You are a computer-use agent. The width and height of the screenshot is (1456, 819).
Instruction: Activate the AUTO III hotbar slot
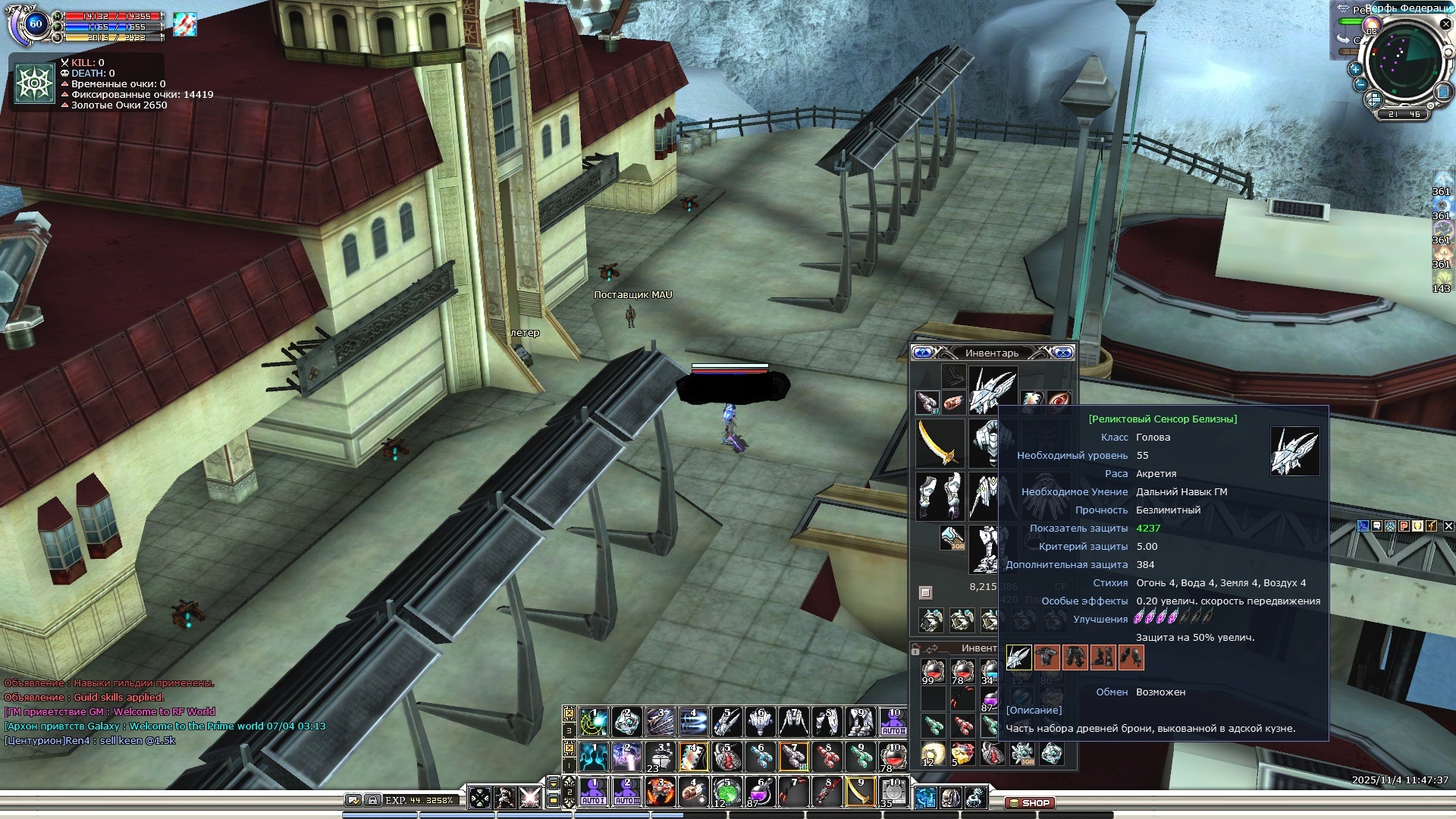(x=627, y=792)
